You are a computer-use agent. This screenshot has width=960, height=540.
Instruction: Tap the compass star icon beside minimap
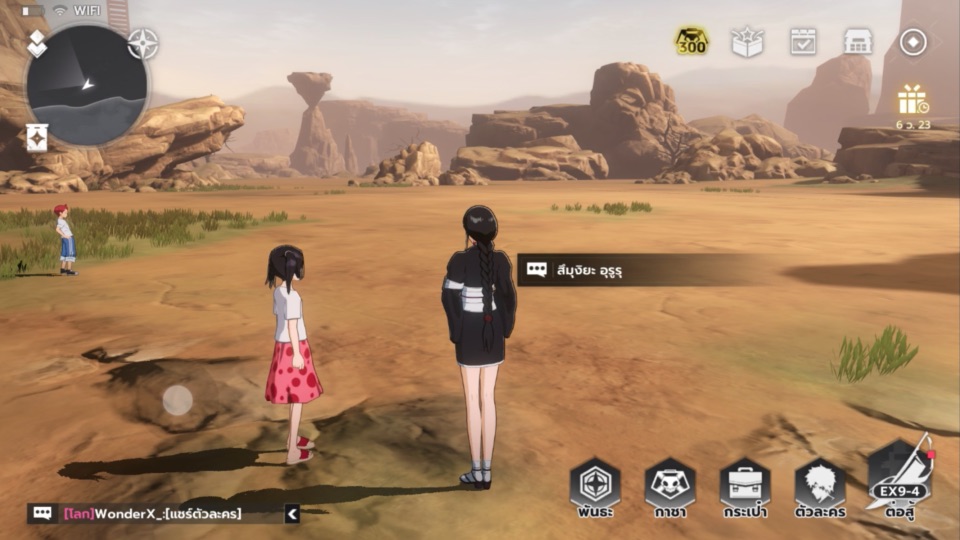coord(143,43)
